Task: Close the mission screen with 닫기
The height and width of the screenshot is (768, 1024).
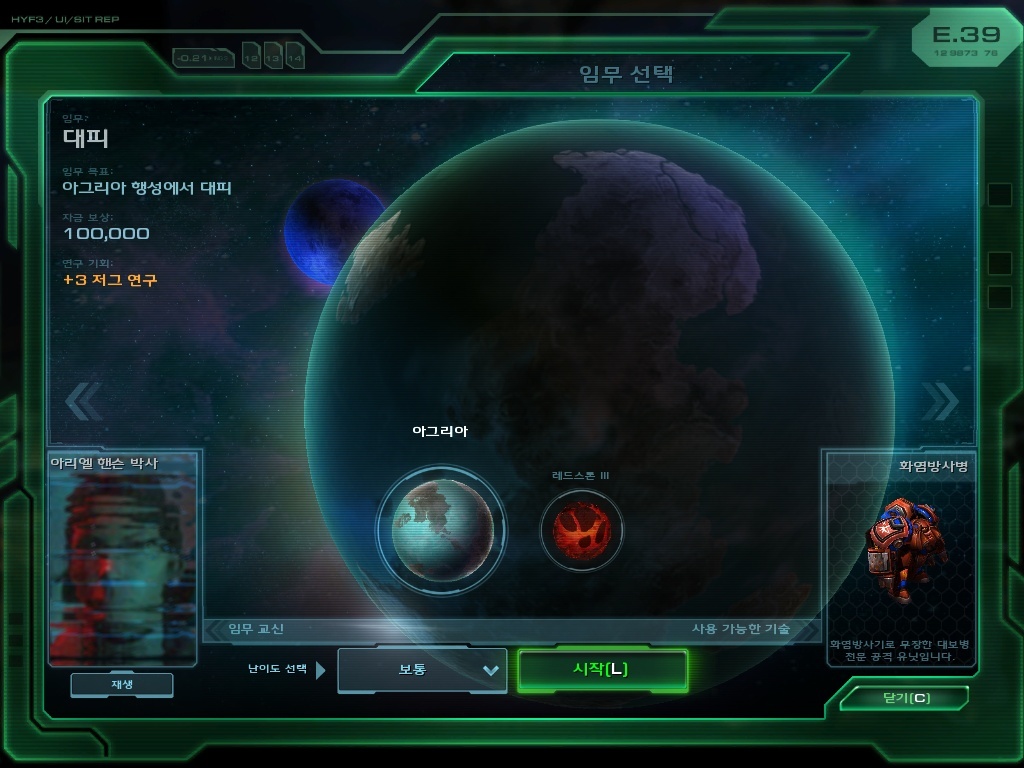Action: 905,698
